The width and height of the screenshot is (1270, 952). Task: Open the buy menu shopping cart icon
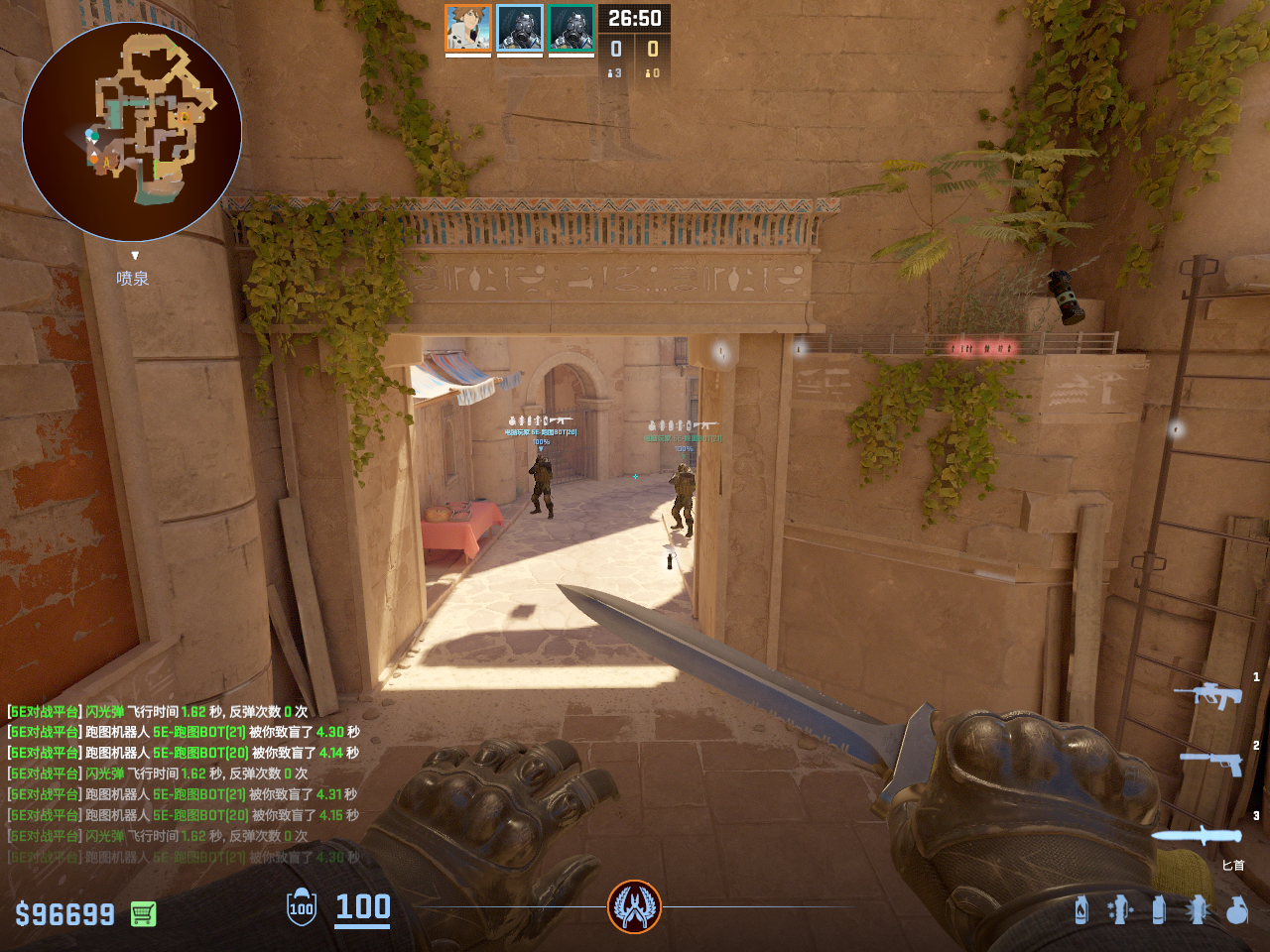pos(144,913)
